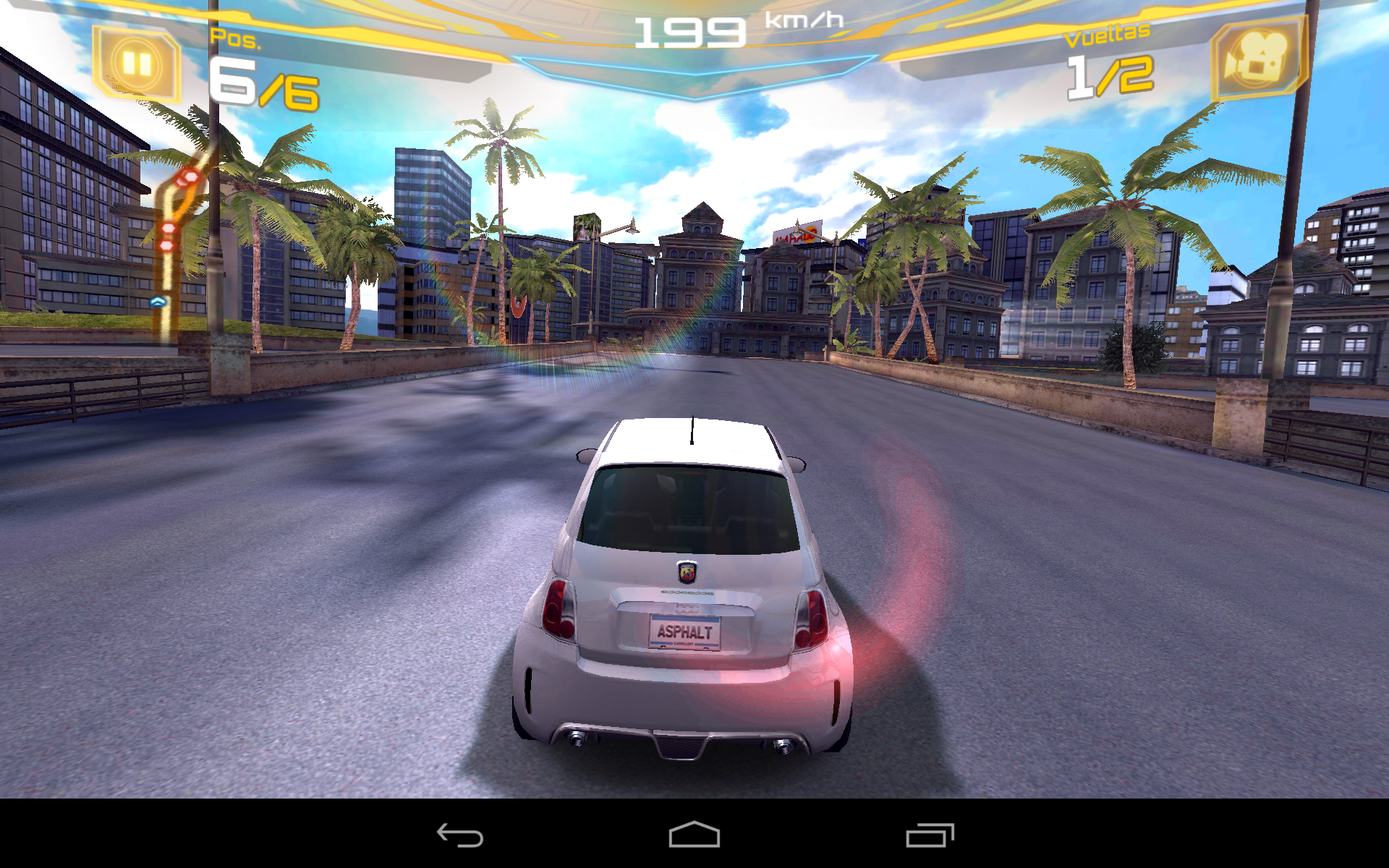Pause the race with the pause button
This screenshot has height=868, width=1389.
[x=136, y=64]
